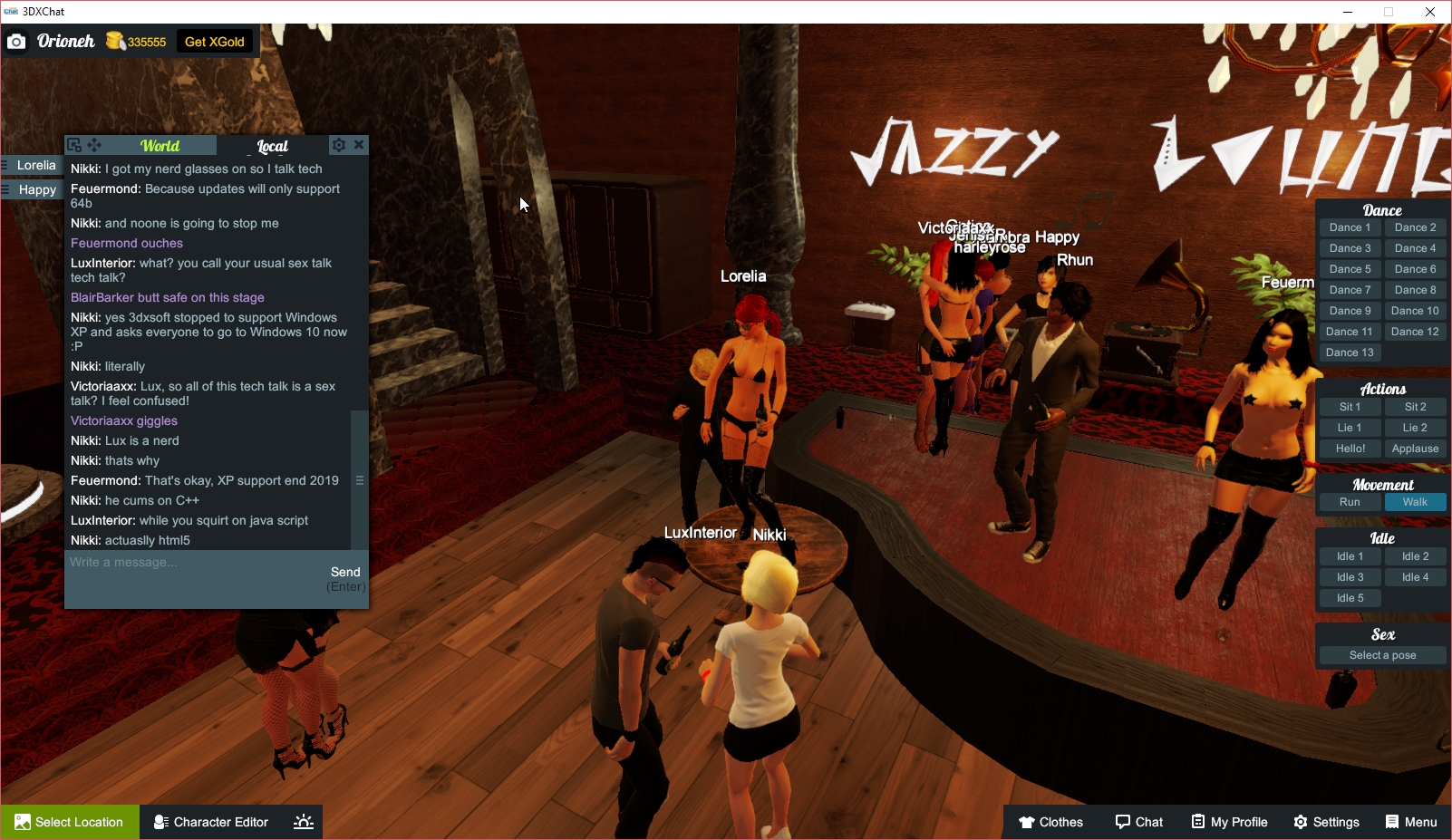Open chat settings with the gear icon
The height and width of the screenshot is (840, 1452).
(x=338, y=145)
